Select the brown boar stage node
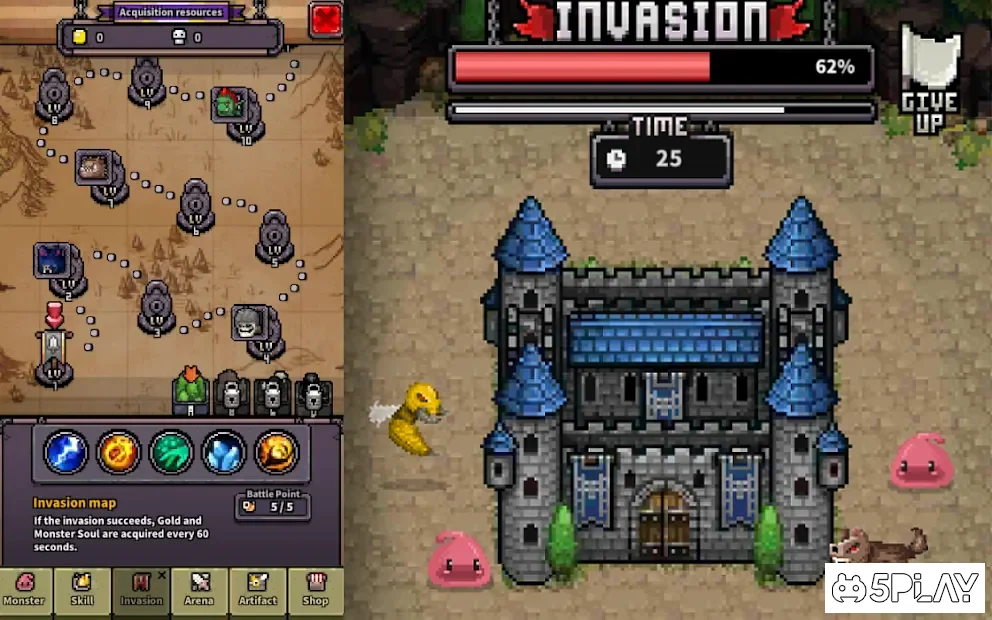Screen dimensions: 992x620 pyautogui.click(x=92, y=167)
